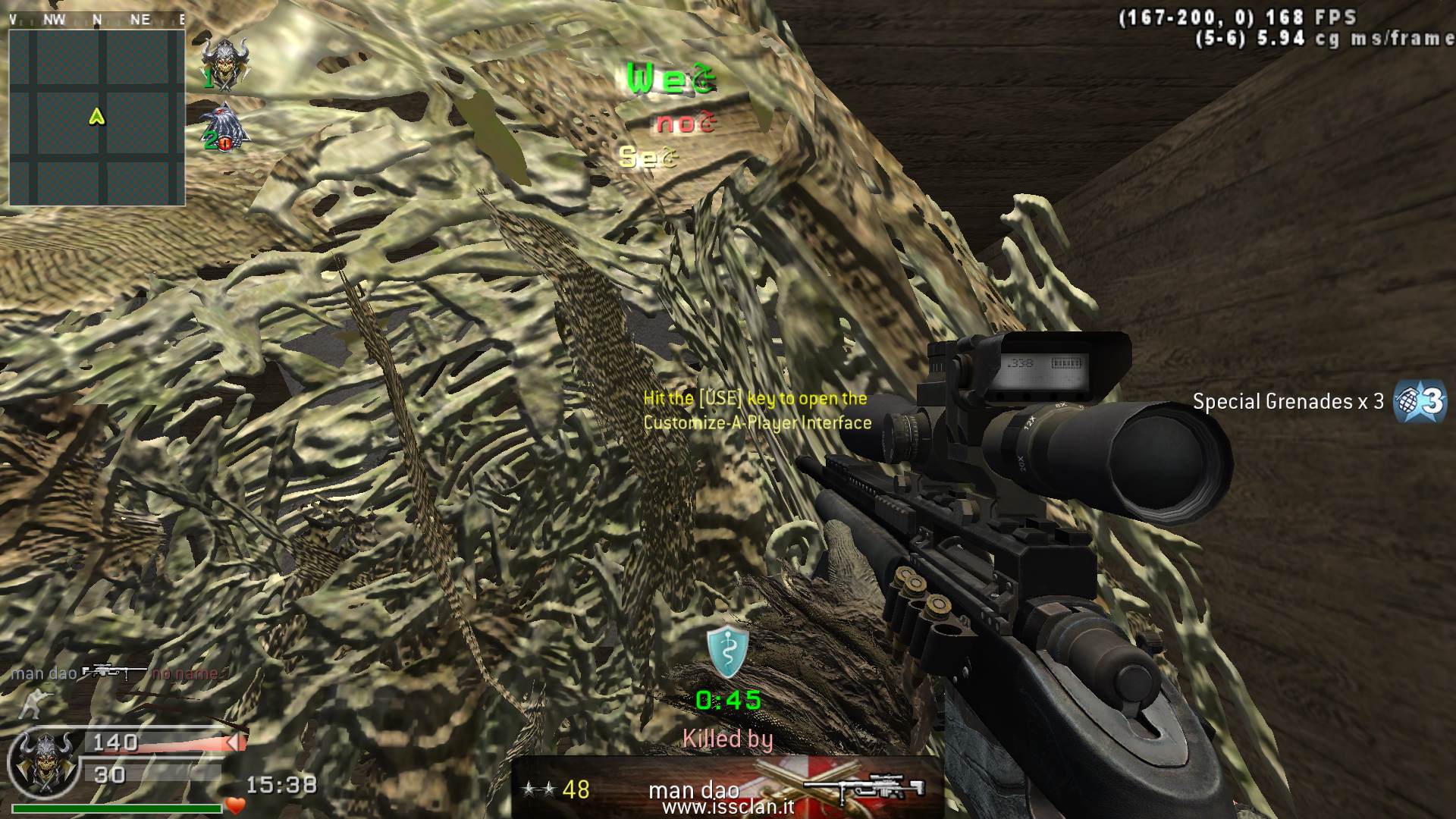Click the teal medic shield icon
1456x819 pixels.
[x=728, y=652]
